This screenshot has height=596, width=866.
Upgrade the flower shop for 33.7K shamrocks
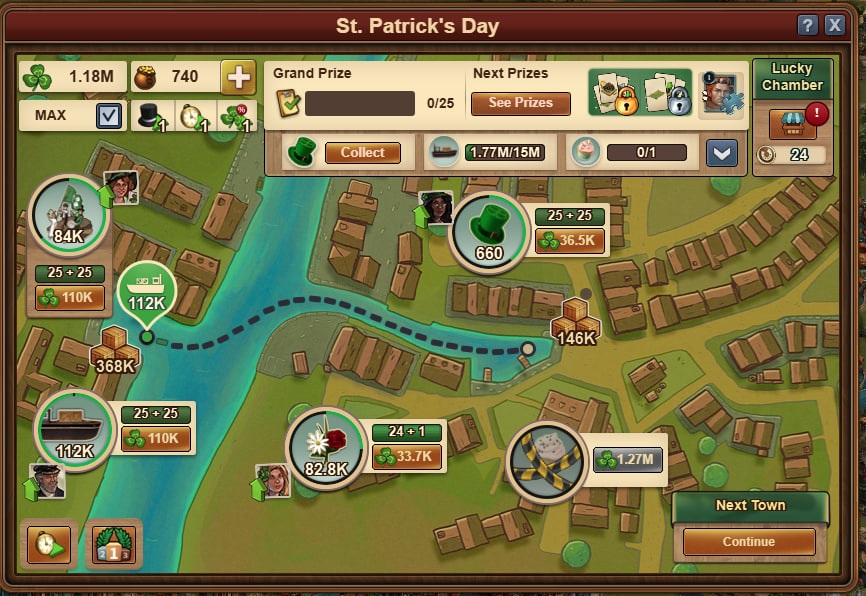[x=408, y=457]
